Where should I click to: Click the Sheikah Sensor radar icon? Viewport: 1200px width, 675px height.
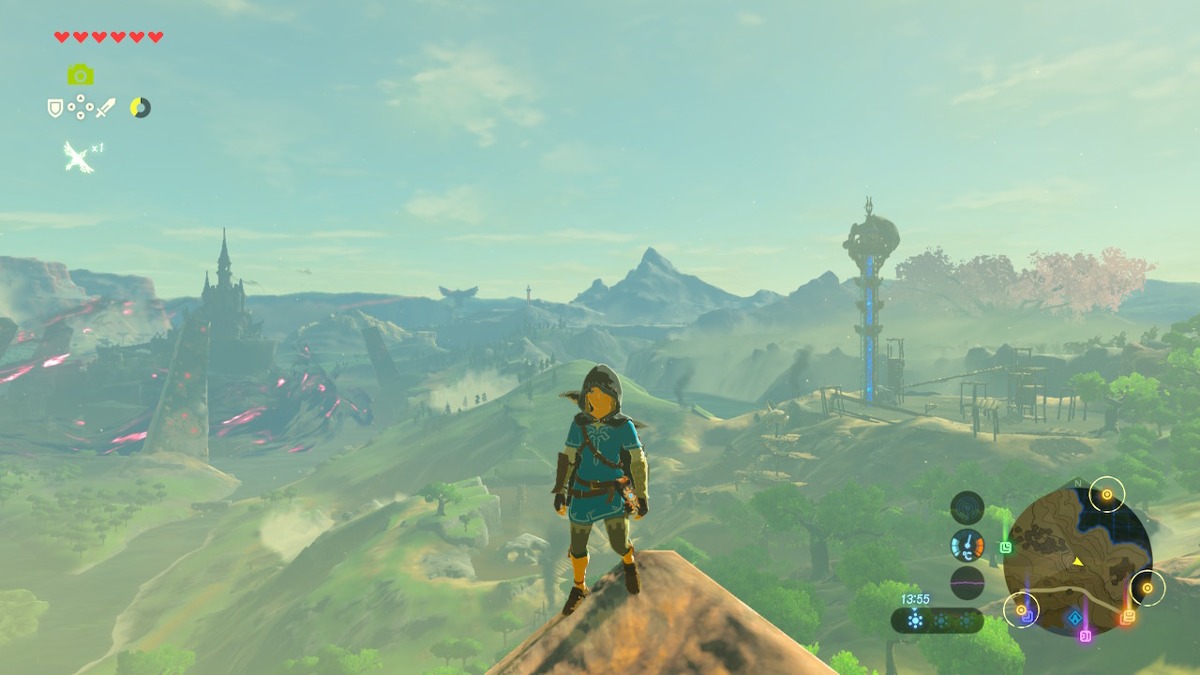pos(967,508)
